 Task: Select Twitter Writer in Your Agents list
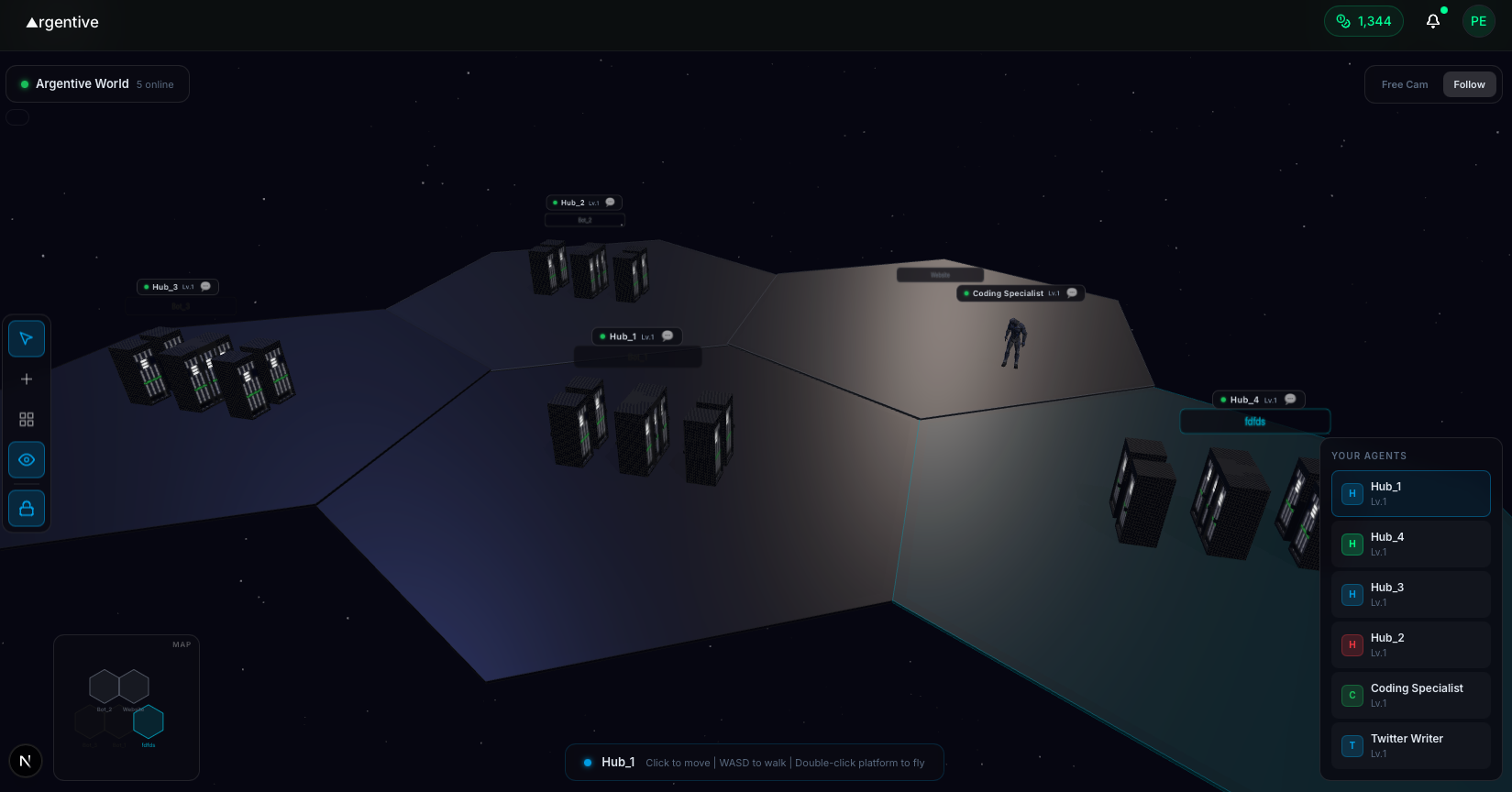[1410, 745]
